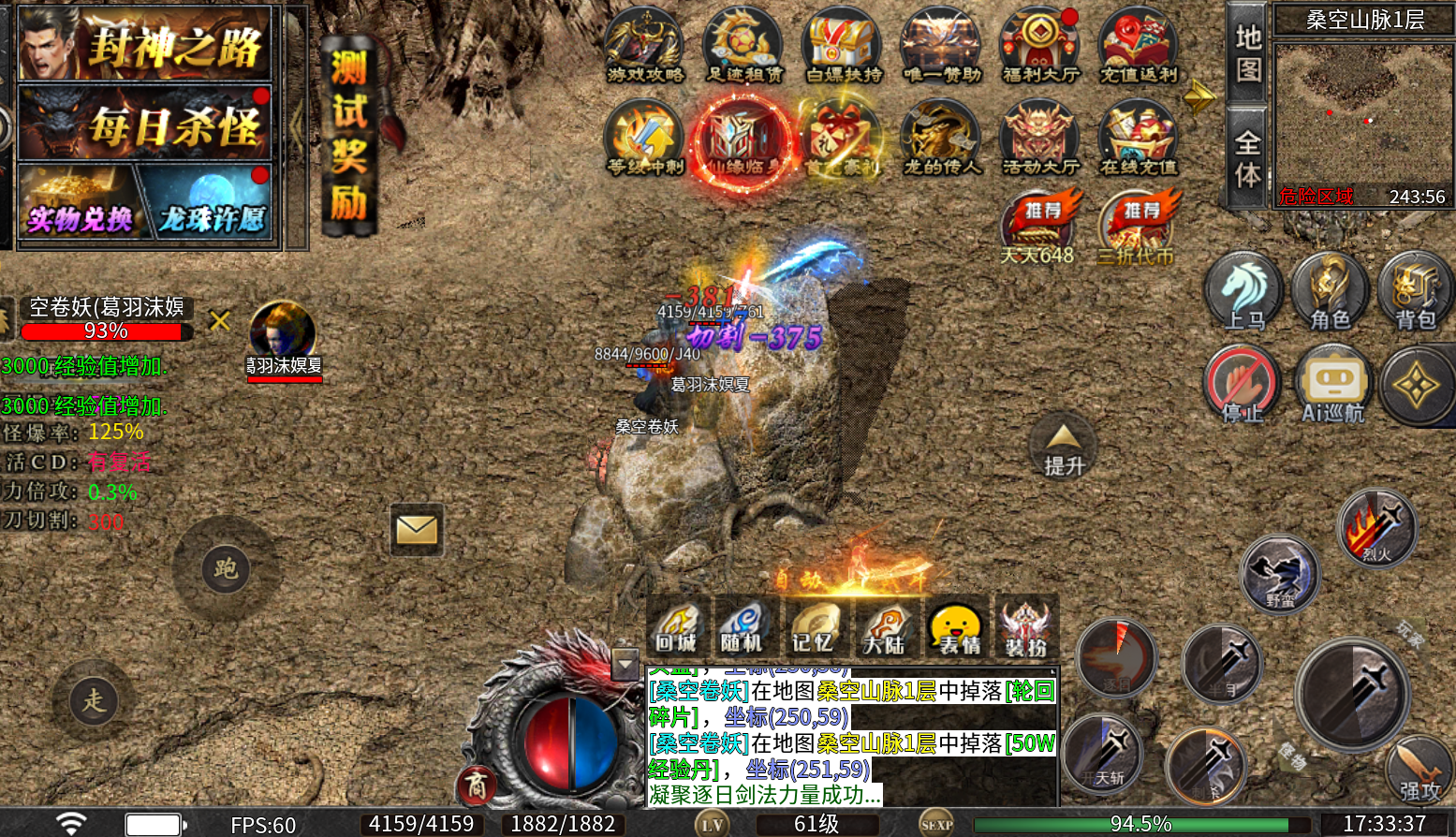Open the 每日杀怪 daily monster banner

click(x=145, y=125)
